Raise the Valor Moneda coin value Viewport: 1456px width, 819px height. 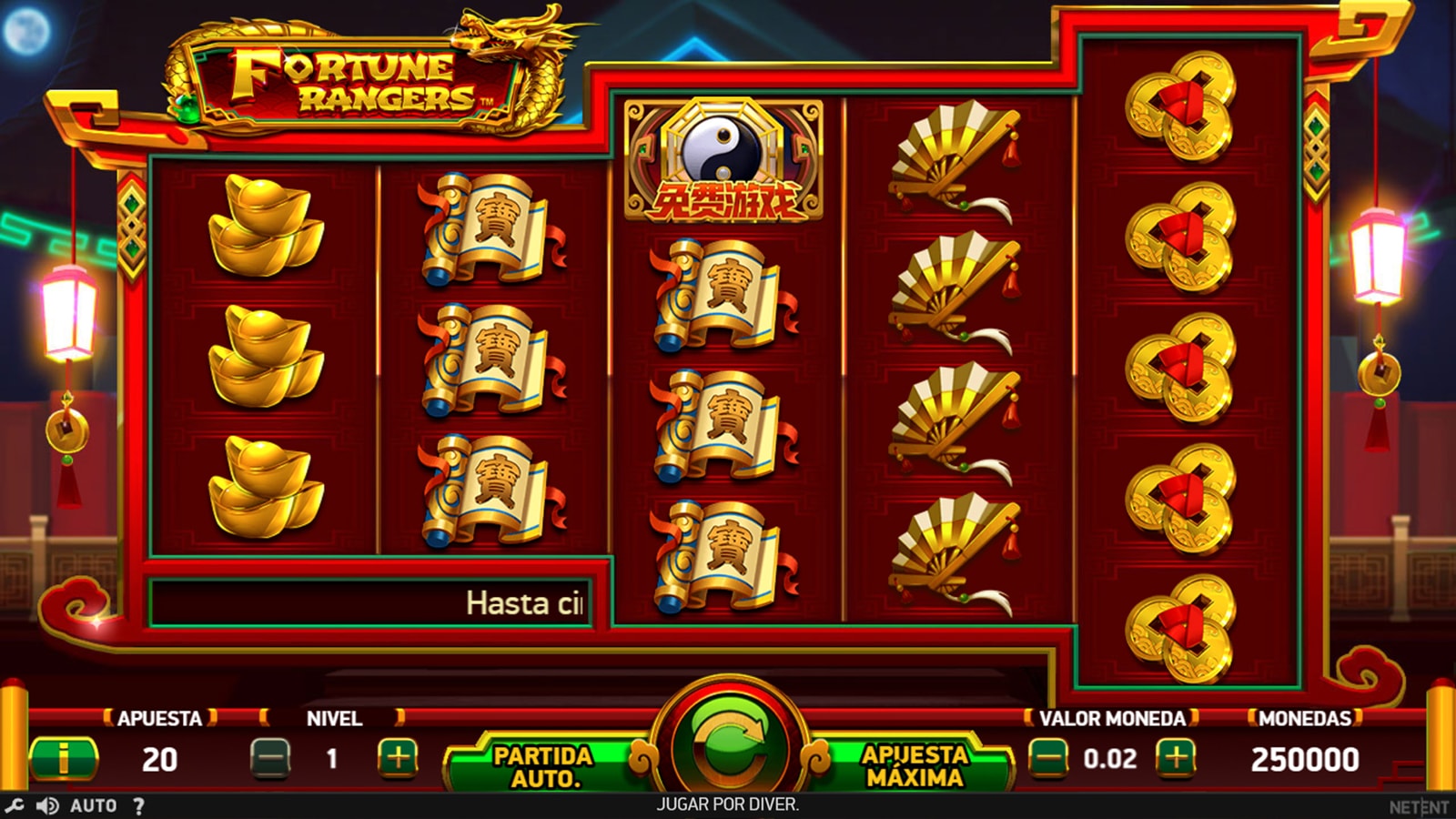(x=1176, y=758)
